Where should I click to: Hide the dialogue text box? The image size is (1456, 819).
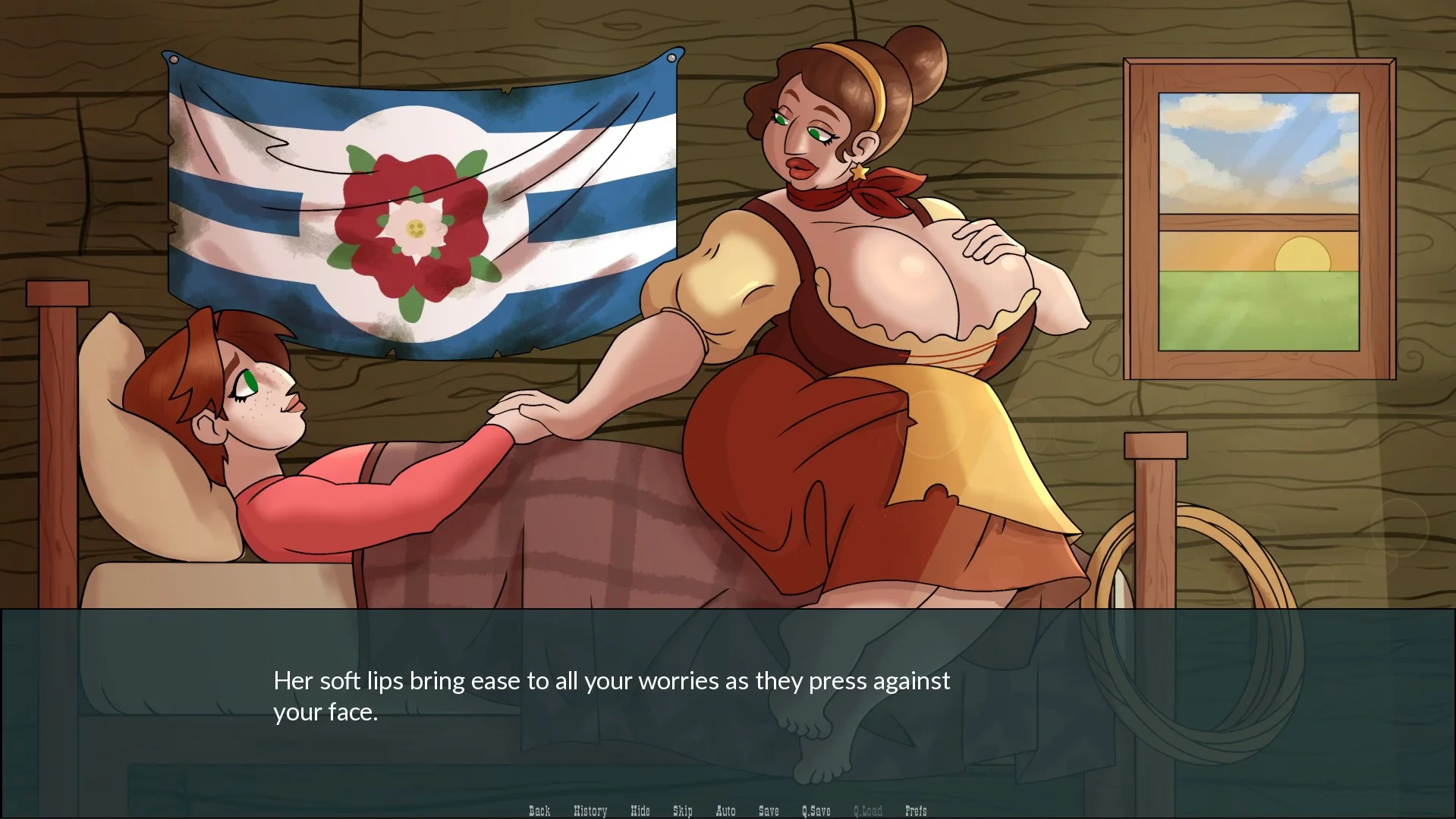tap(640, 811)
